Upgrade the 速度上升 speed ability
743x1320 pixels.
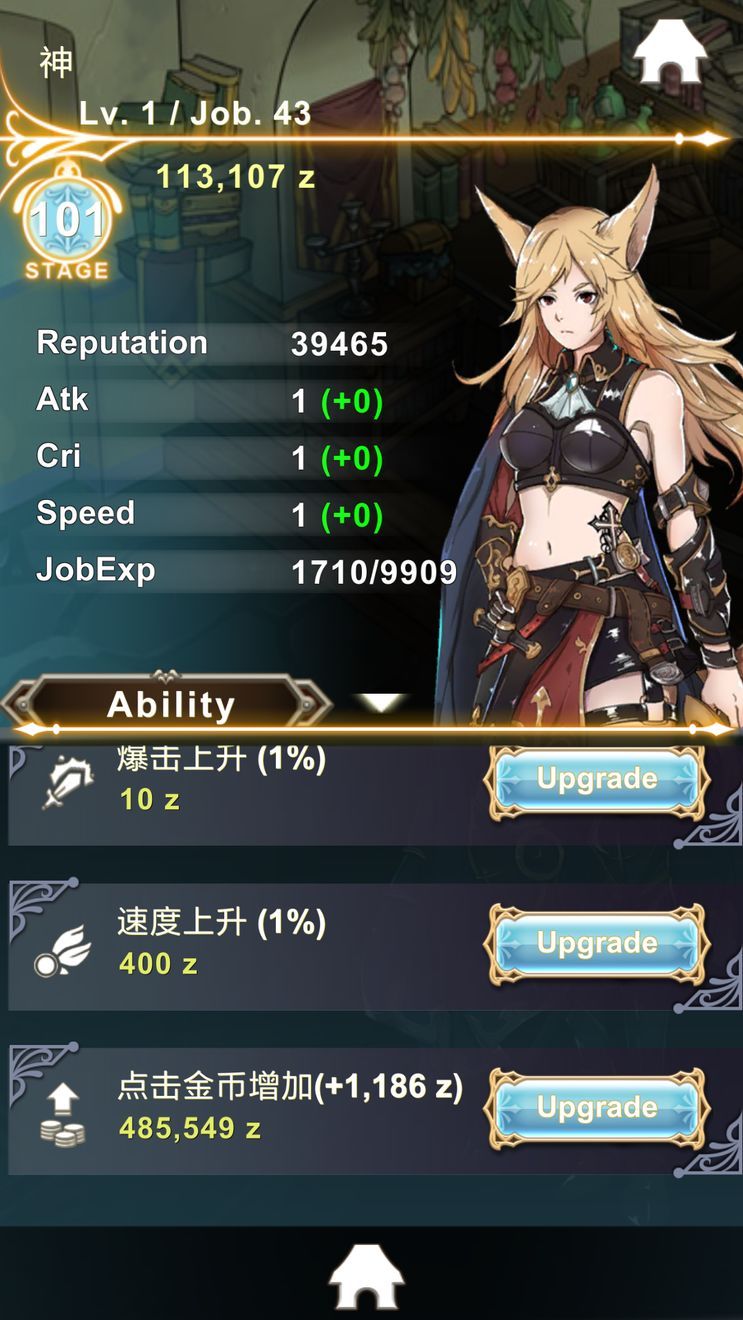pyautogui.click(x=597, y=943)
